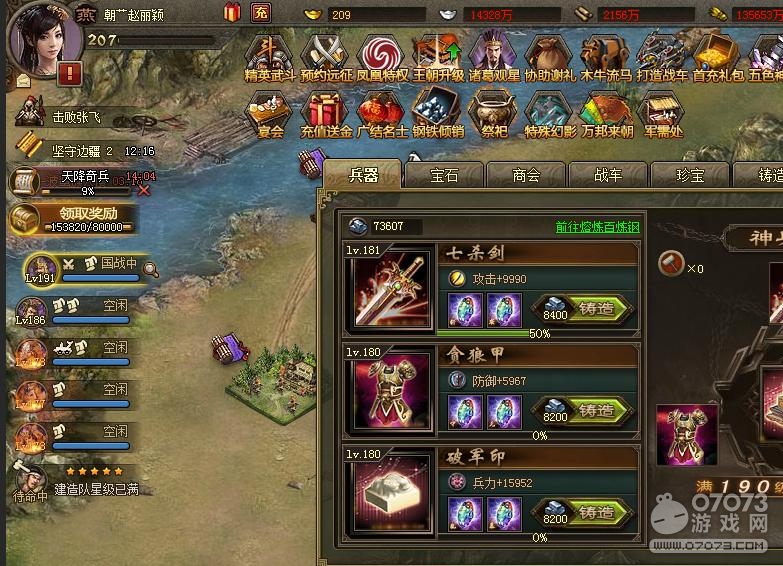The image size is (783, 566).
Task: Open the 军需处 military supply office
Action: [660, 114]
